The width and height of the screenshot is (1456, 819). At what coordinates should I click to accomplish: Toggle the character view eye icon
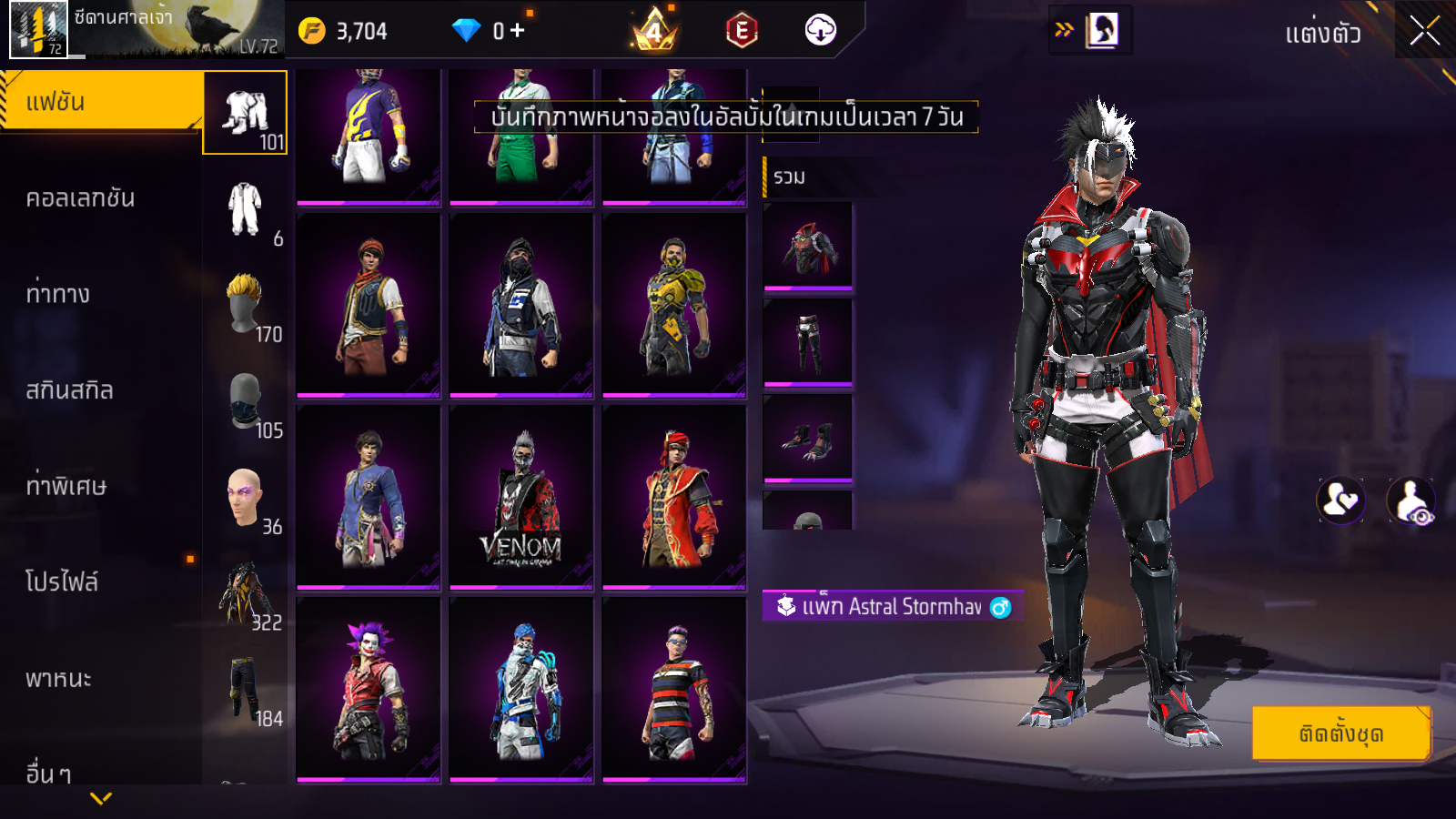1410,500
